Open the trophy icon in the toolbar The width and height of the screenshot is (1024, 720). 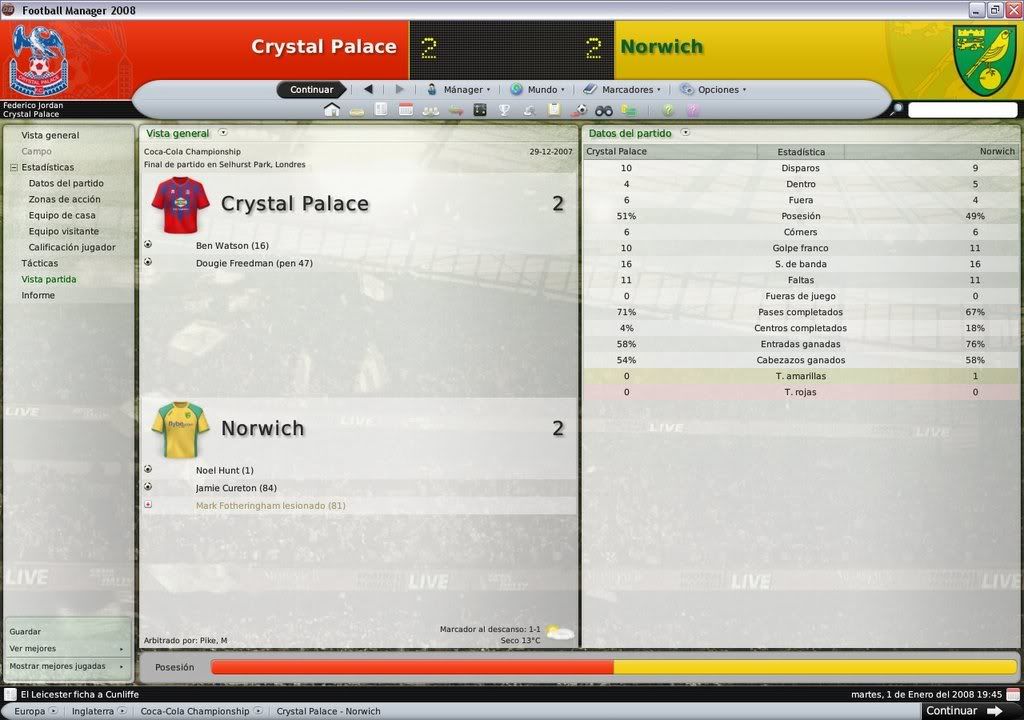click(x=504, y=110)
